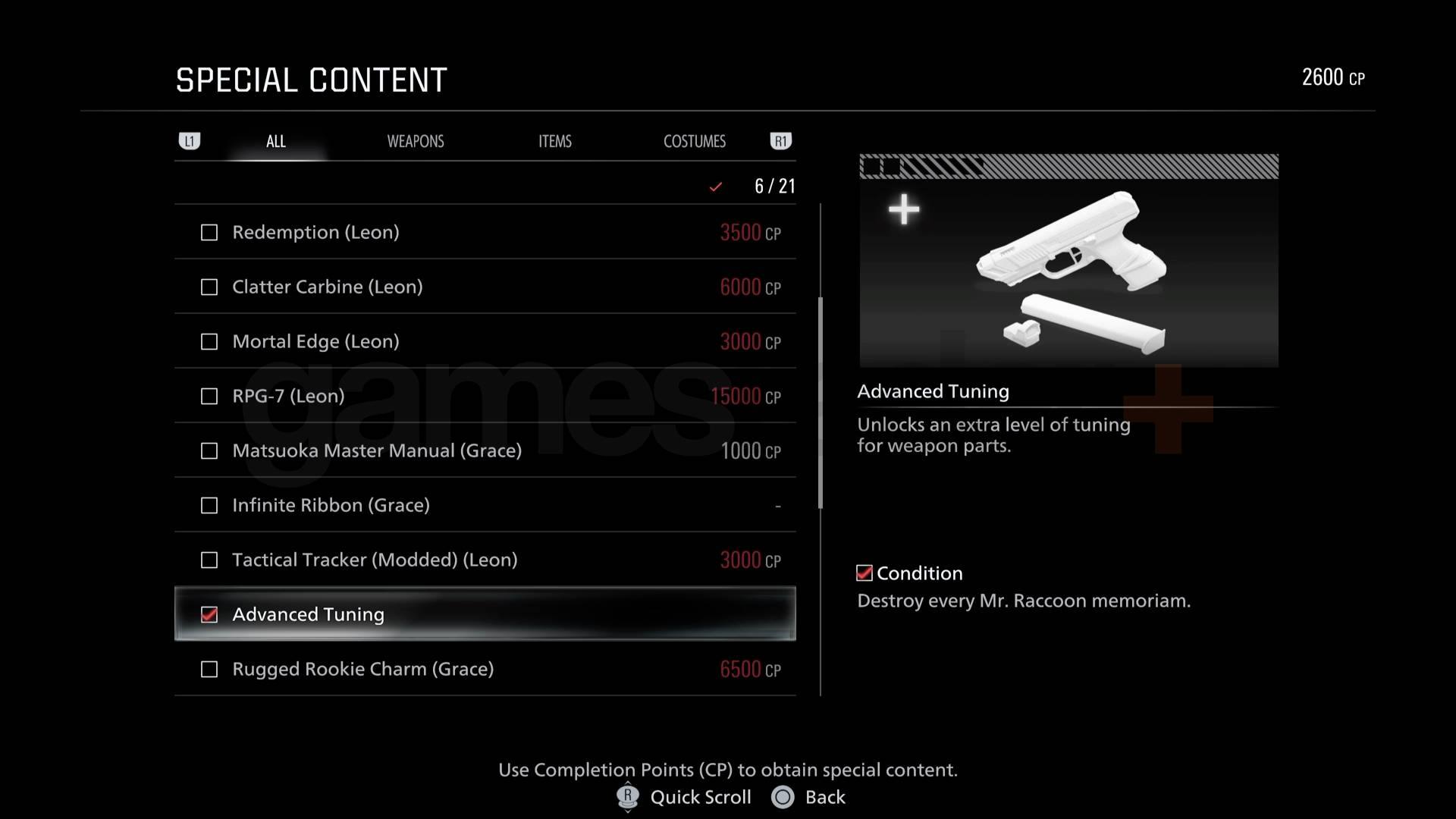
Task: Check the Clatter Carbine (Leon) checkbox
Action: (x=209, y=287)
